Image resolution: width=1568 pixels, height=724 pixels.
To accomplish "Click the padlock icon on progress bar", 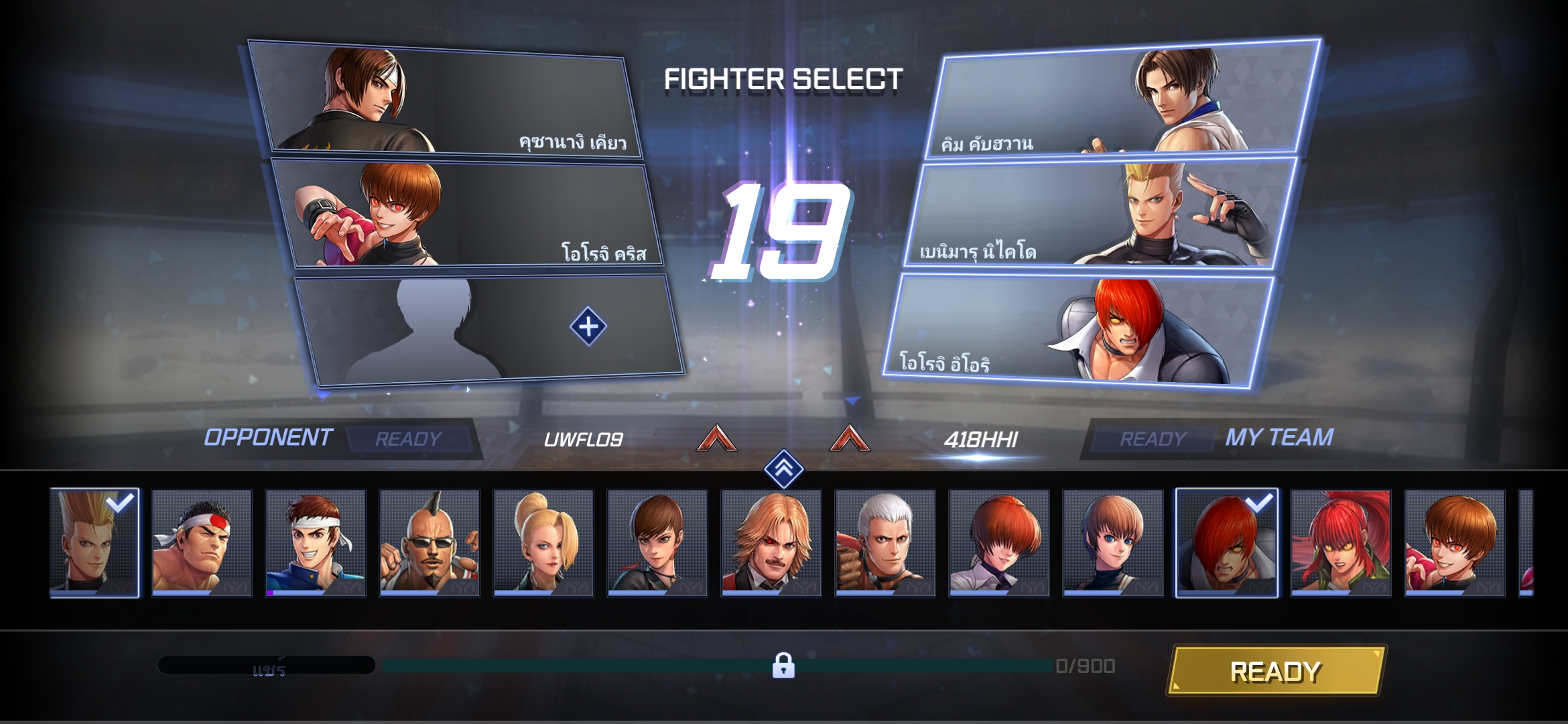I will tap(783, 666).
